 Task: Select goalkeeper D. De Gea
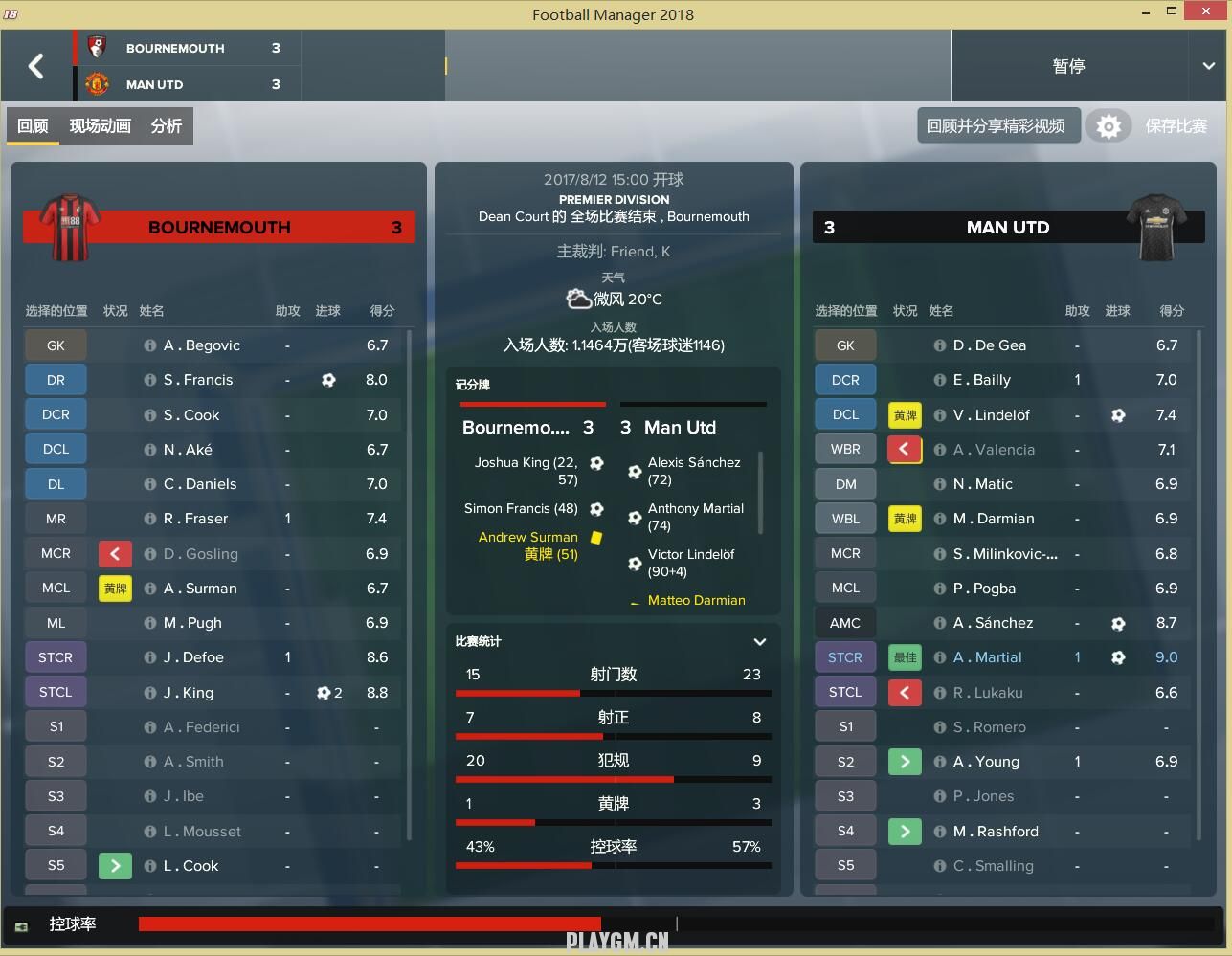point(989,345)
